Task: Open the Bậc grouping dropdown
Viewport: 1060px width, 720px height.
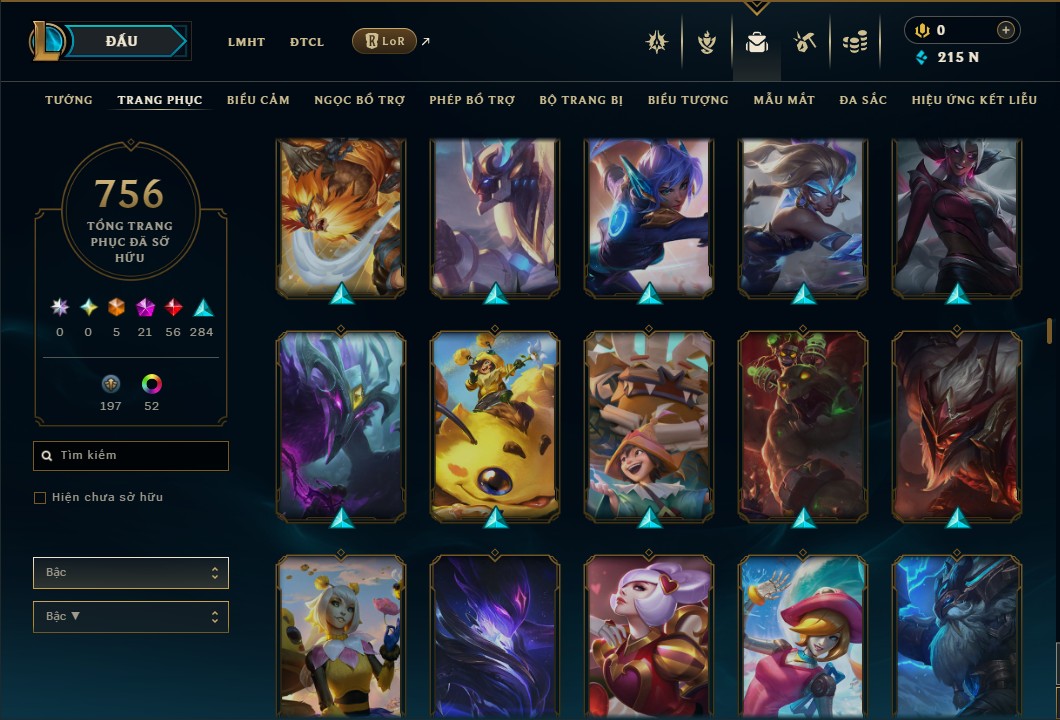Action: pos(131,573)
